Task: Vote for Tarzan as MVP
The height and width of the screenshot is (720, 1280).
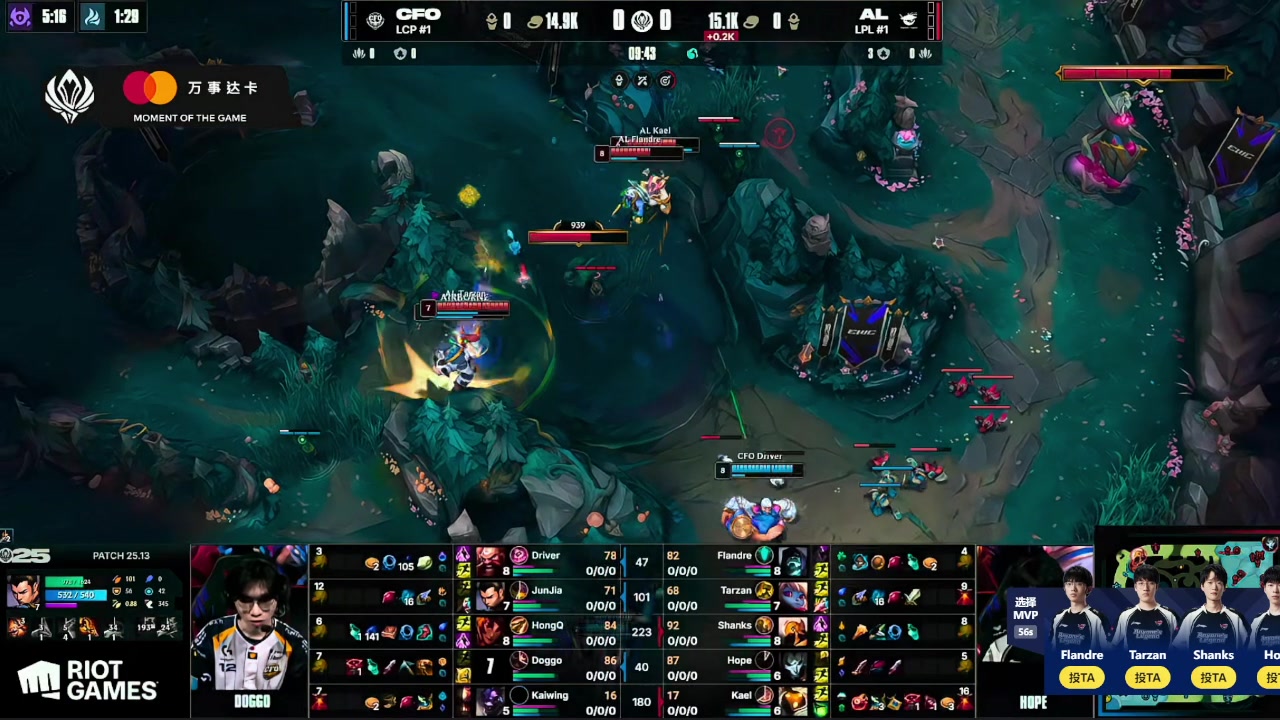Action: click(1147, 678)
